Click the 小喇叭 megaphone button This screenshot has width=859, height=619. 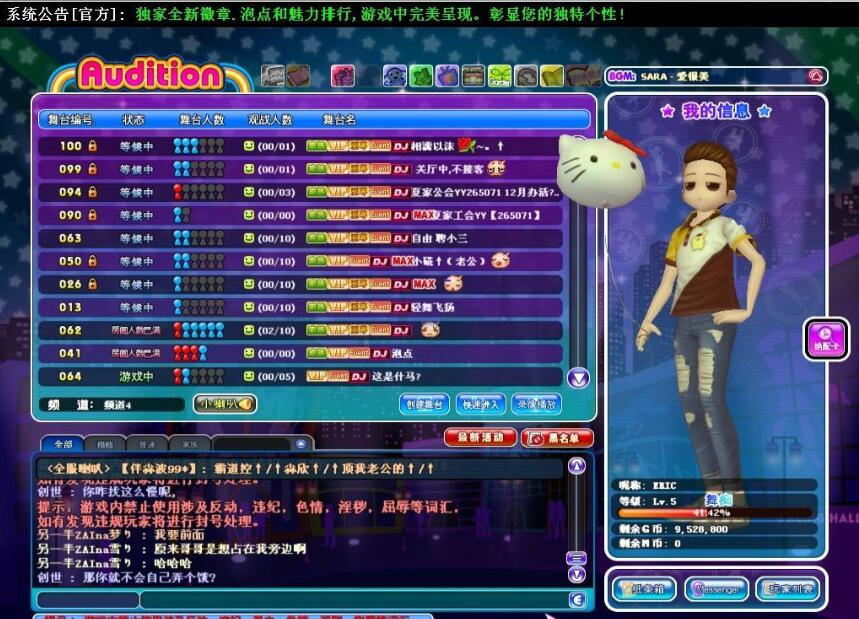224,404
